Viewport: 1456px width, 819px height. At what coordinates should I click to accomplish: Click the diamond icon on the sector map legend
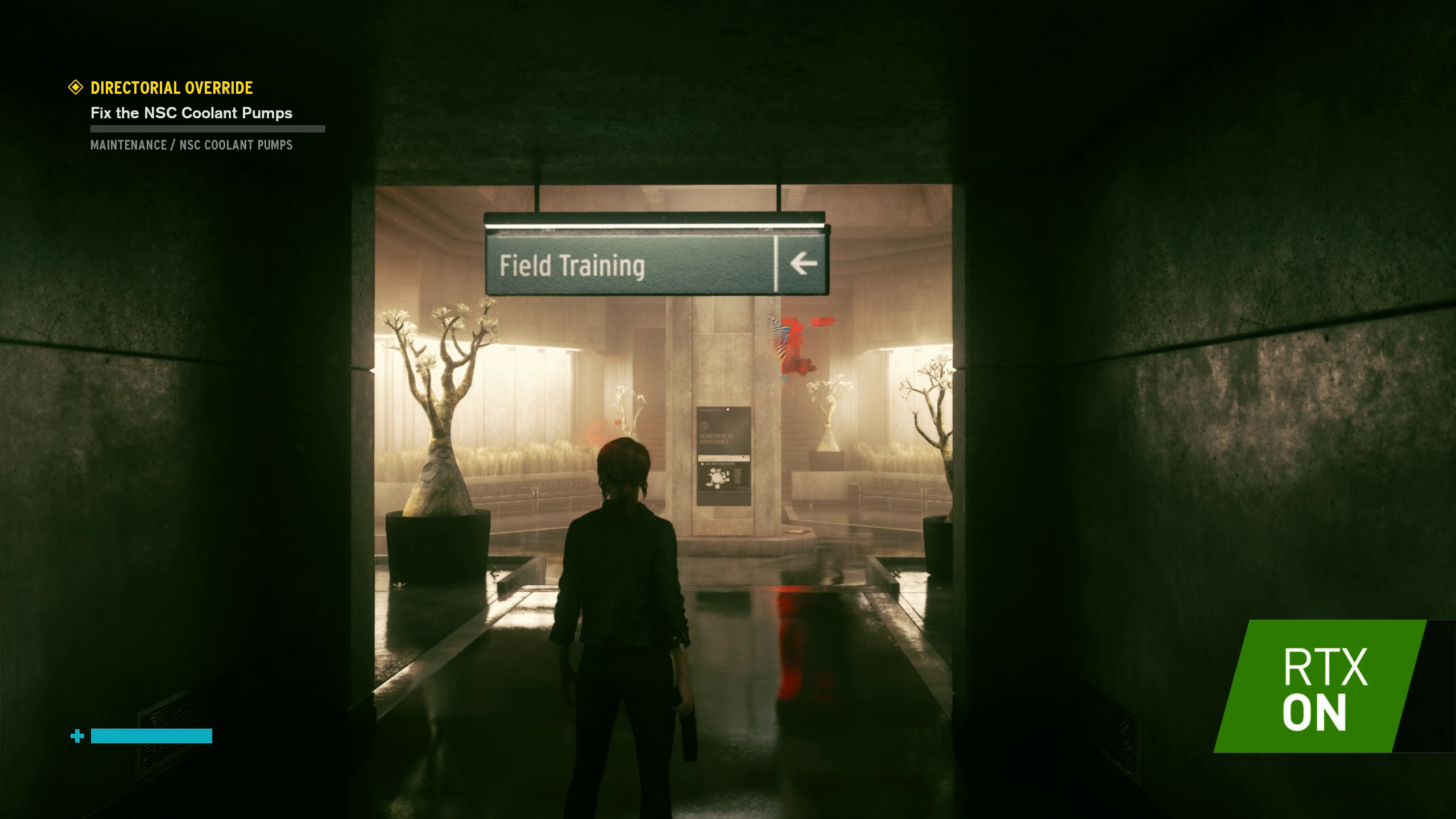click(702, 464)
